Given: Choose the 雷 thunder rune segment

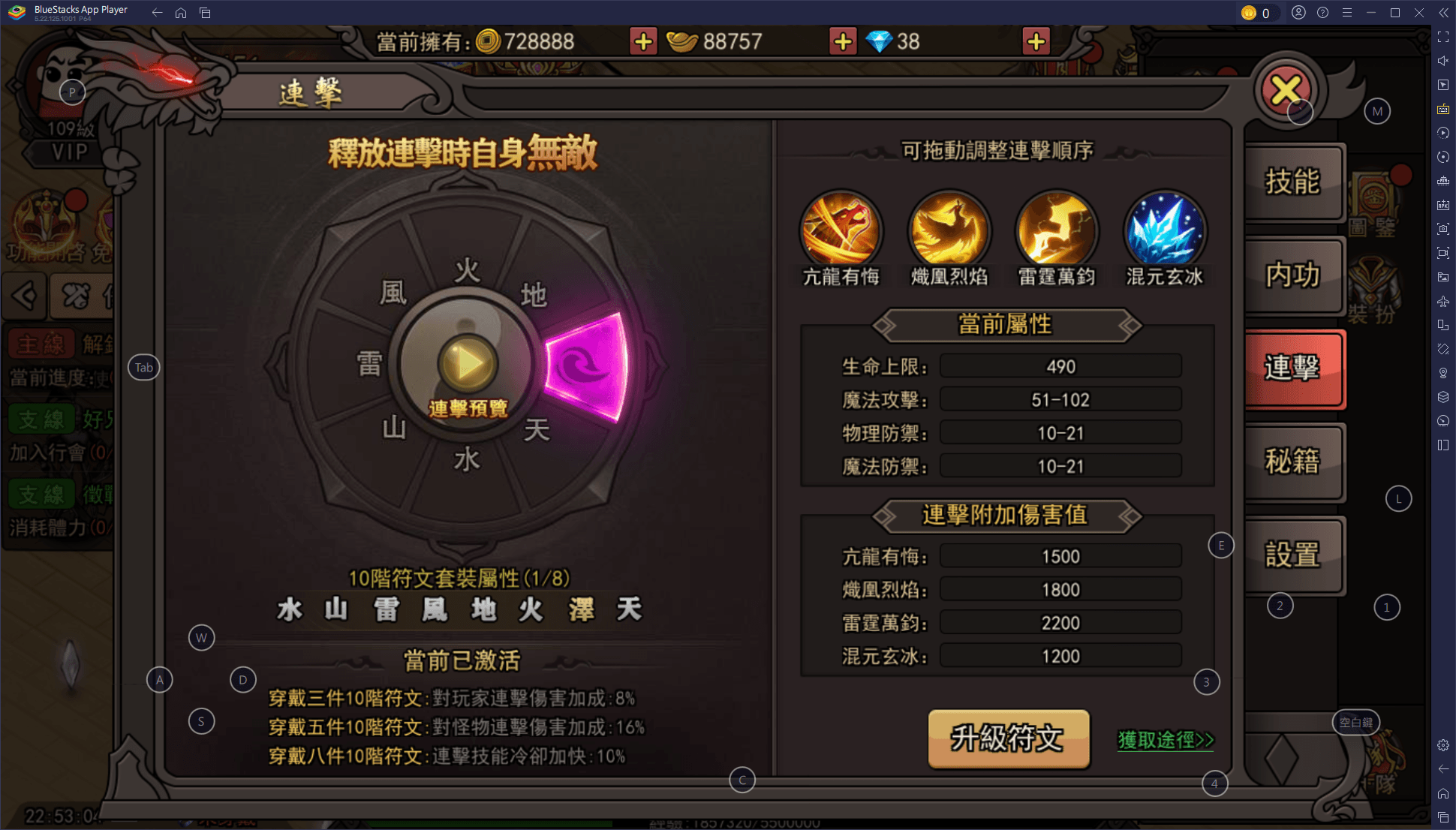Looking at the screenshot, I should click(369, 365).
